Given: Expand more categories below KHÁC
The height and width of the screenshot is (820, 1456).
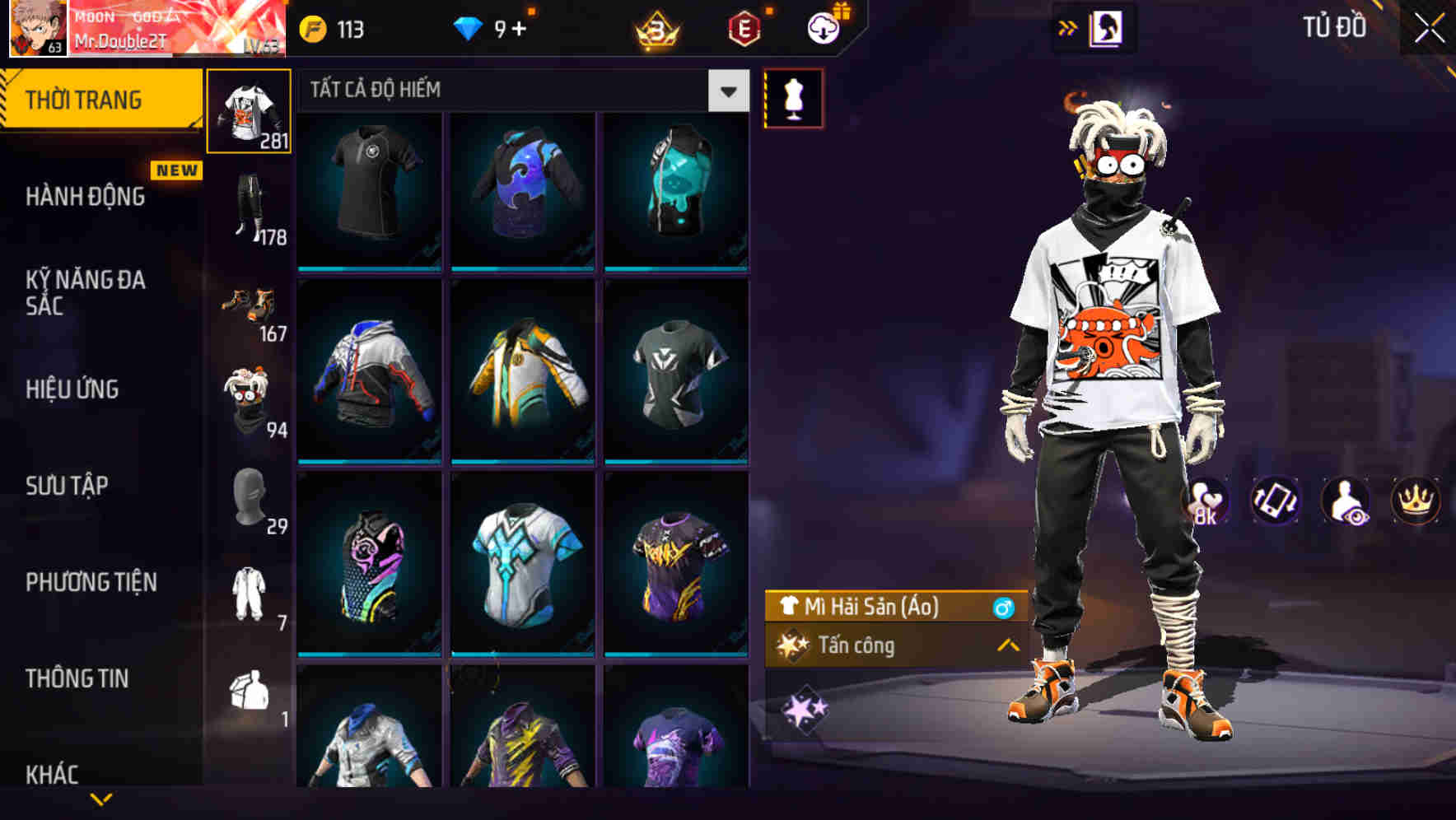Looking at the screenshot, I should pyautogui.click(x=101, y=796).
